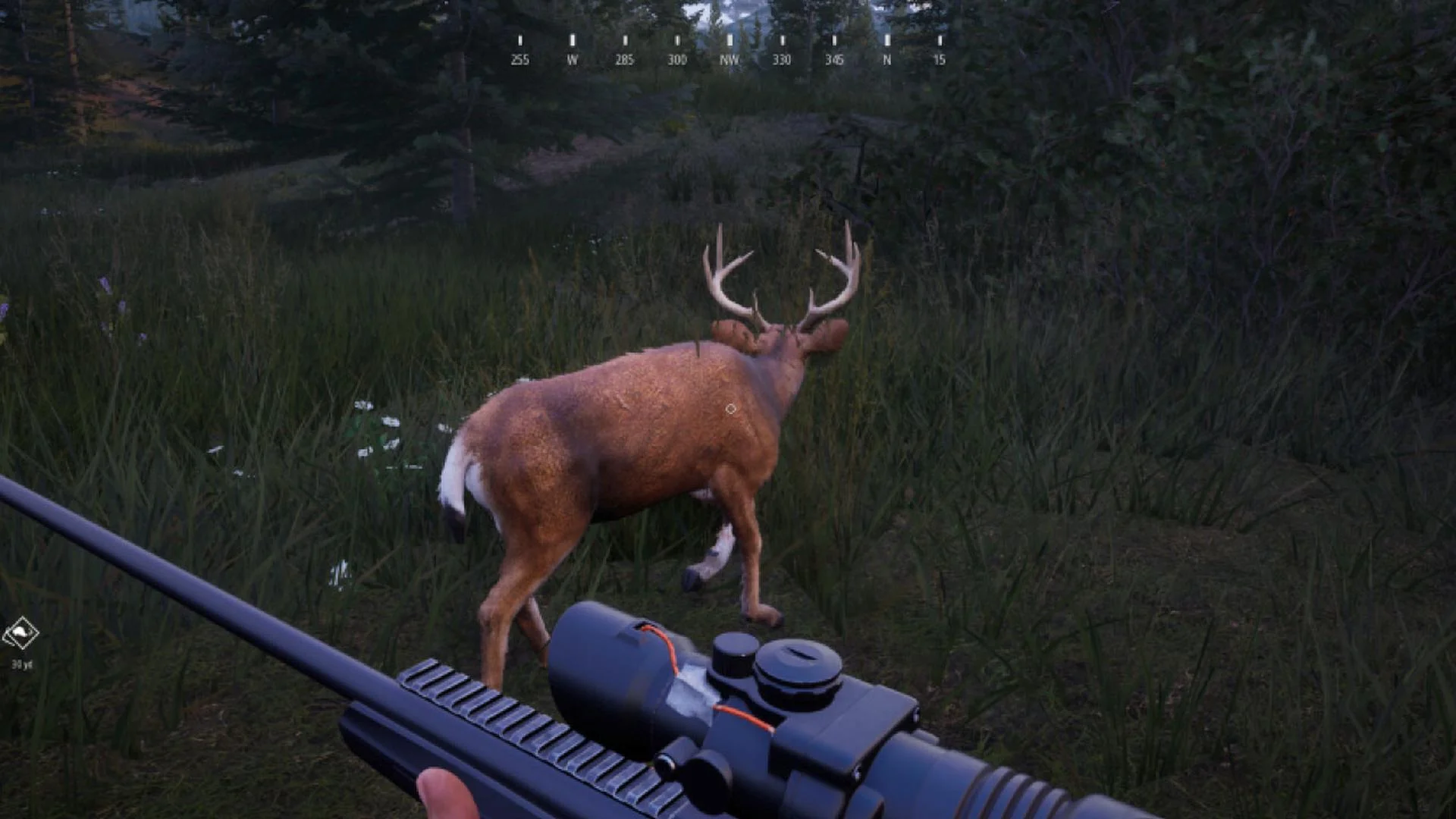
Task: Click the 285 compass tick mark
Action: pos(623,42)
